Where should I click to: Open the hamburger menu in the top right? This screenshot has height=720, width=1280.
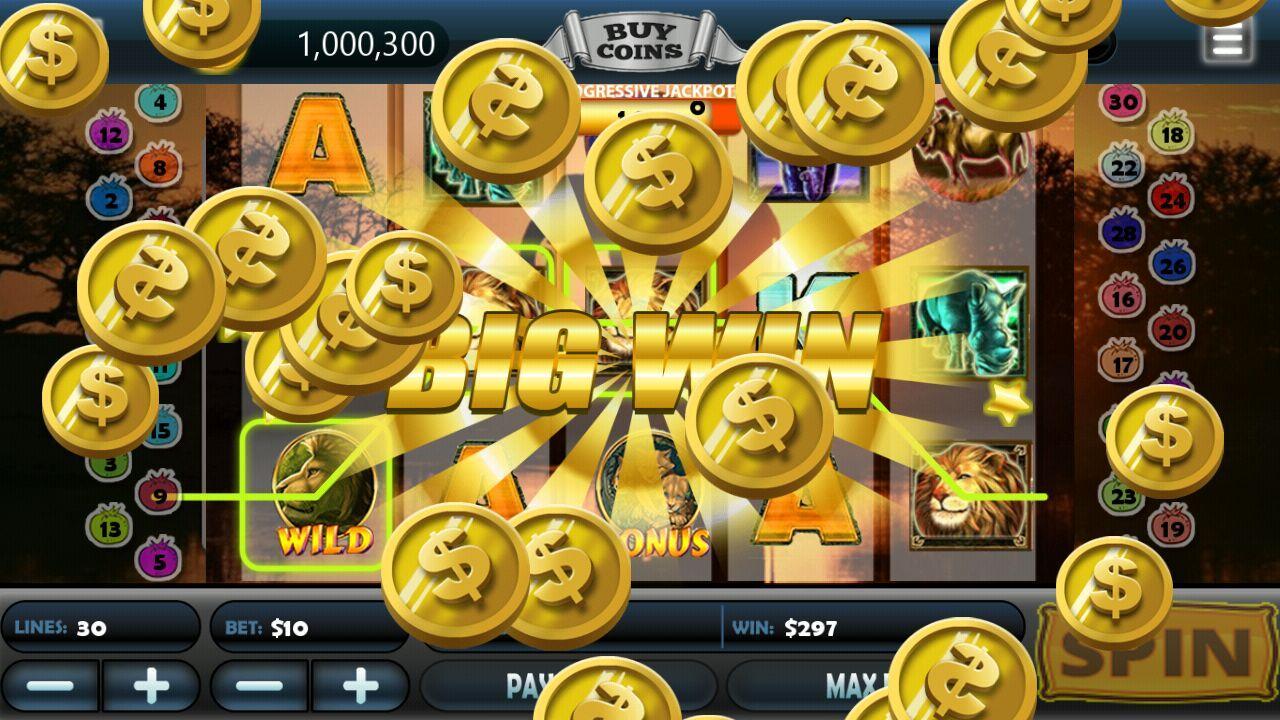(x=1229, y=39)
